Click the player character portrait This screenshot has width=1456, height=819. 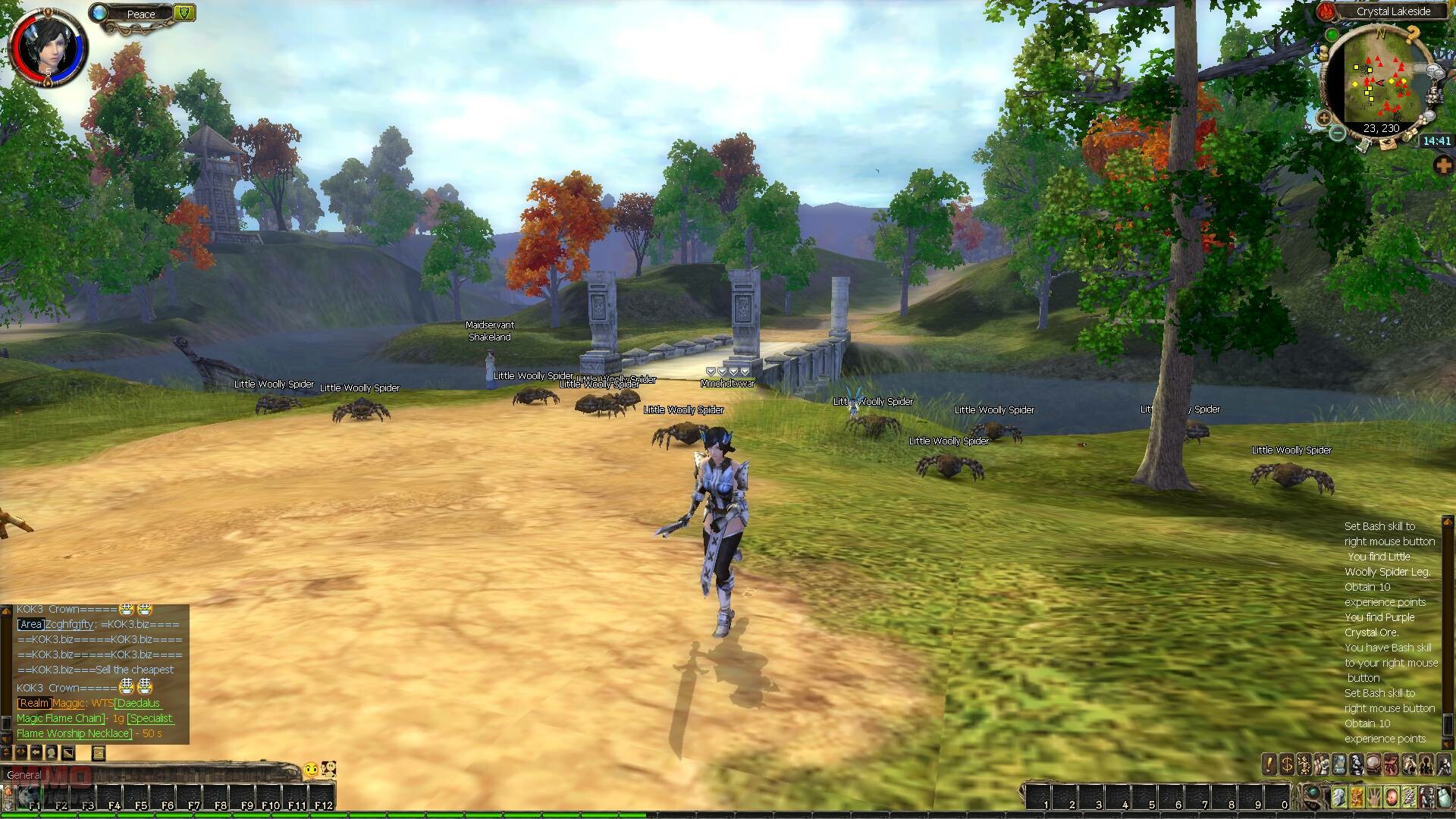click(x=46, y=44)
